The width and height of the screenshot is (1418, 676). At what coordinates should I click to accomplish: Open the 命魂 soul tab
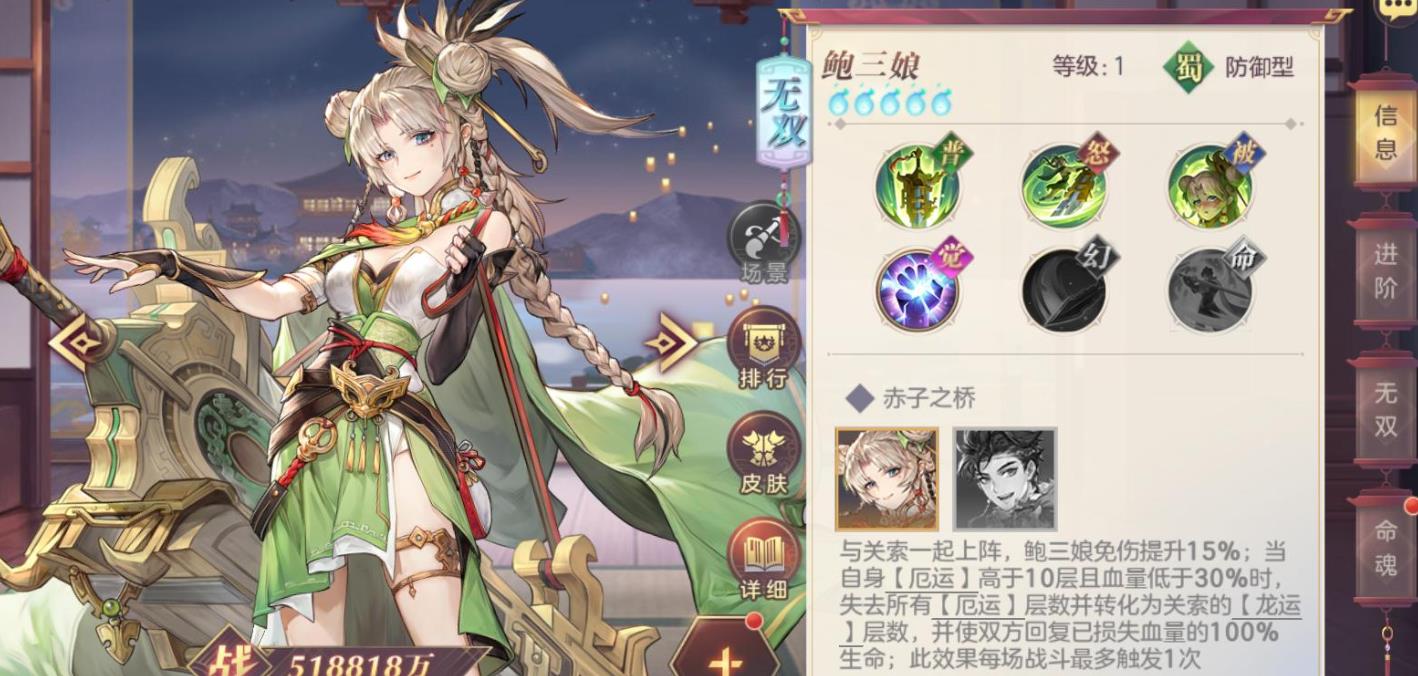(x=1385, y=548)
